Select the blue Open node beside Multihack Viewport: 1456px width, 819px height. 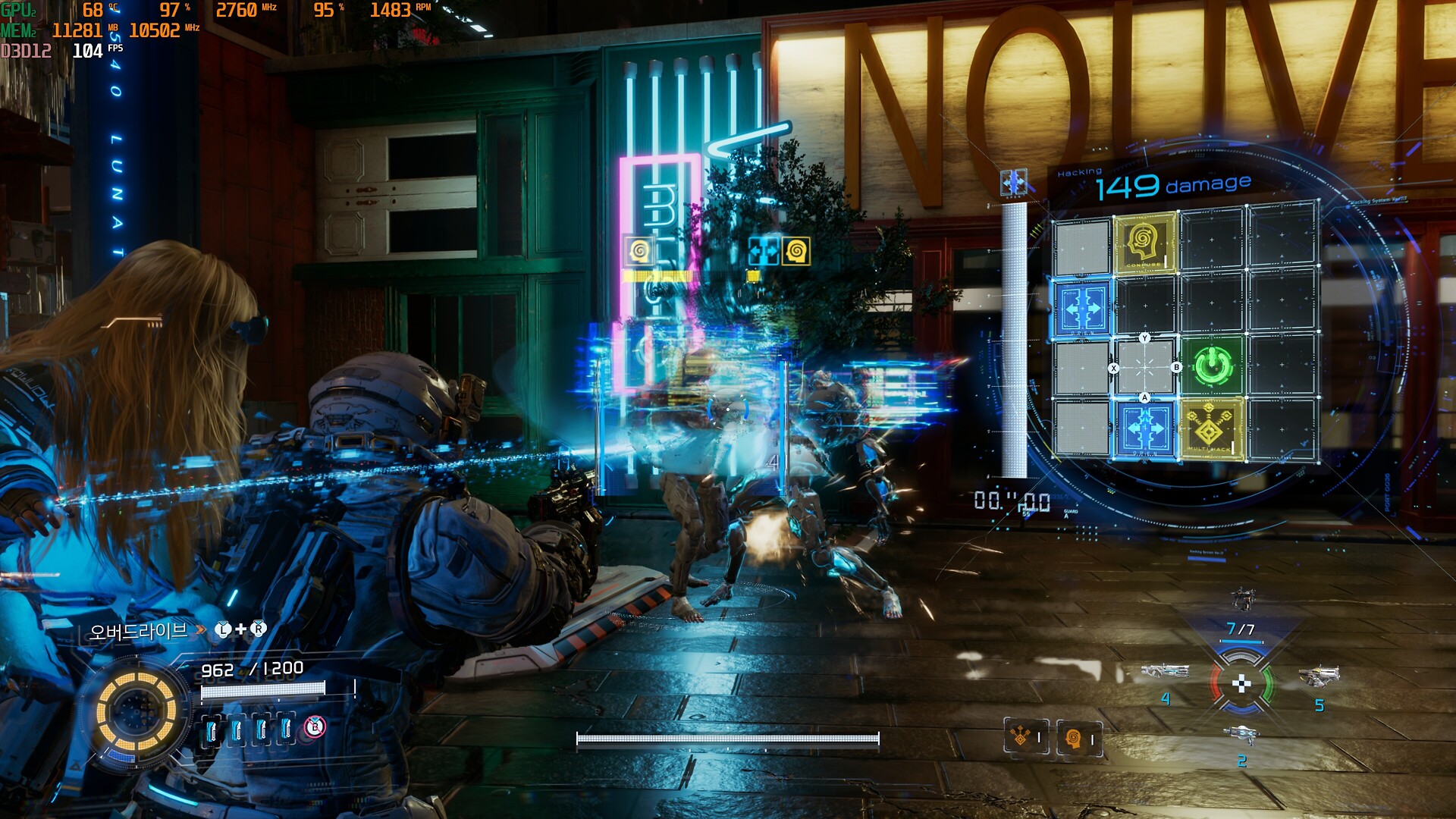tap(1145, 430)
